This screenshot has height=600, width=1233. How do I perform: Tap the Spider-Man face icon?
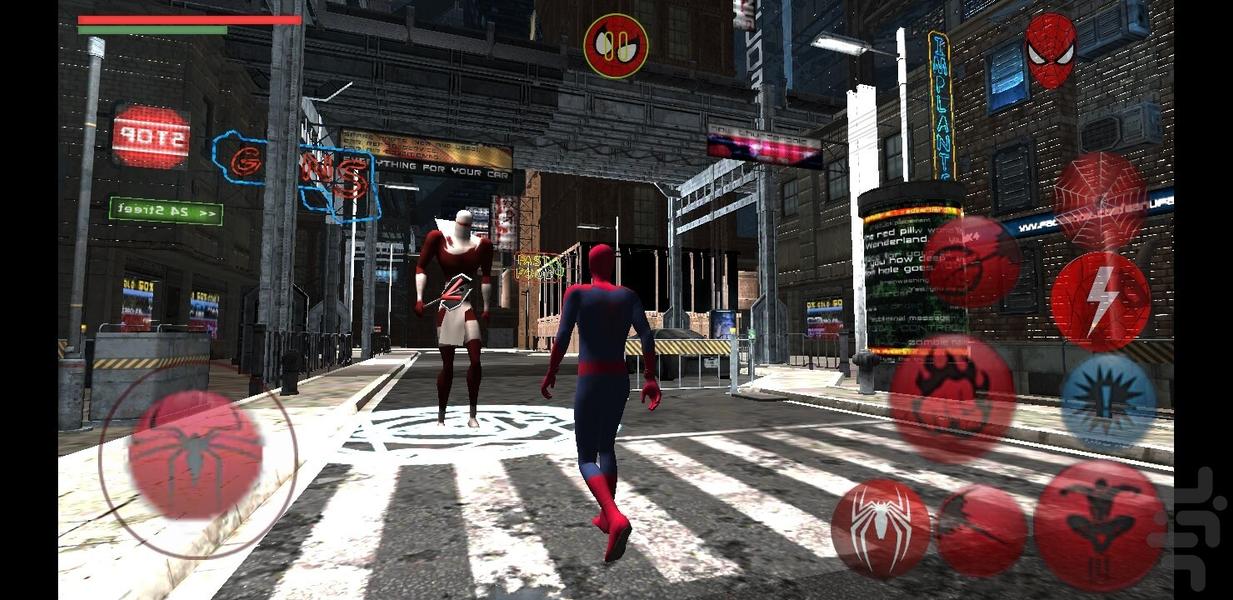[1050, 50]
